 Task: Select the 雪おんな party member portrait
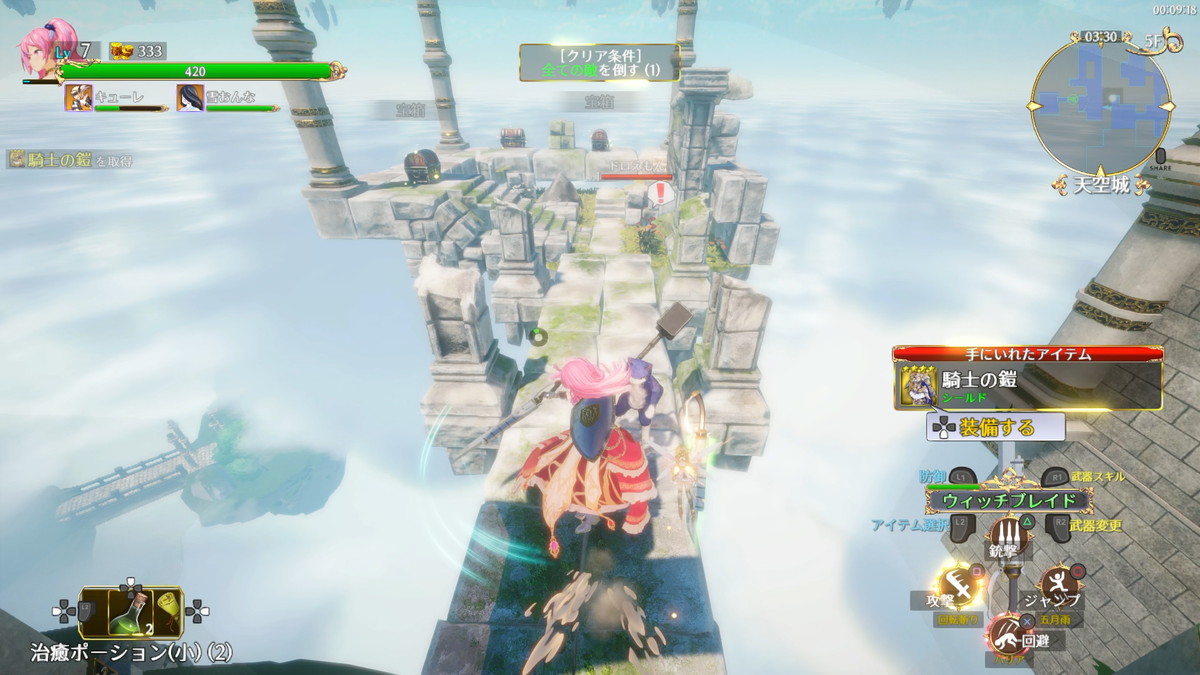tap(191, 97)
